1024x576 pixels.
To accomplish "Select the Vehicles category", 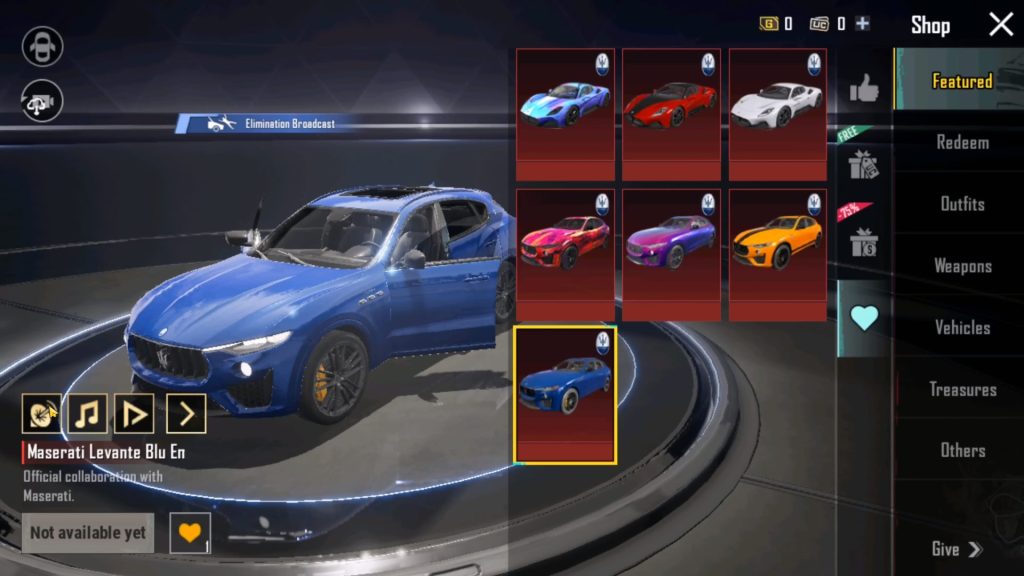I will point(962,327).
